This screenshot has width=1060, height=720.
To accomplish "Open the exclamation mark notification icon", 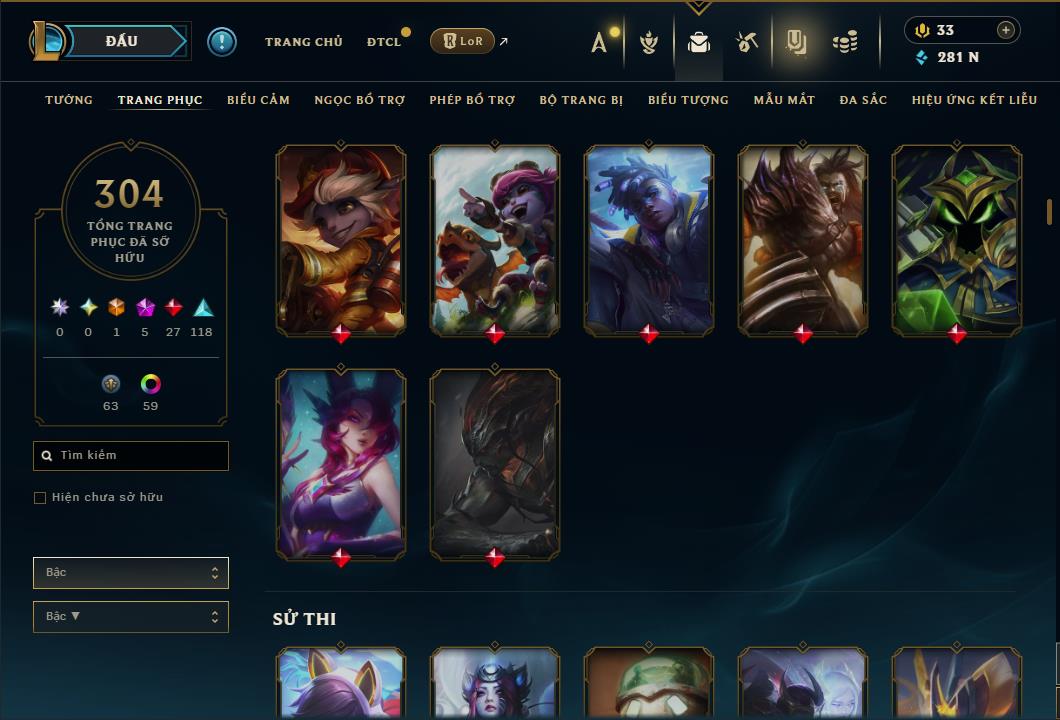I will coord(222,42).
